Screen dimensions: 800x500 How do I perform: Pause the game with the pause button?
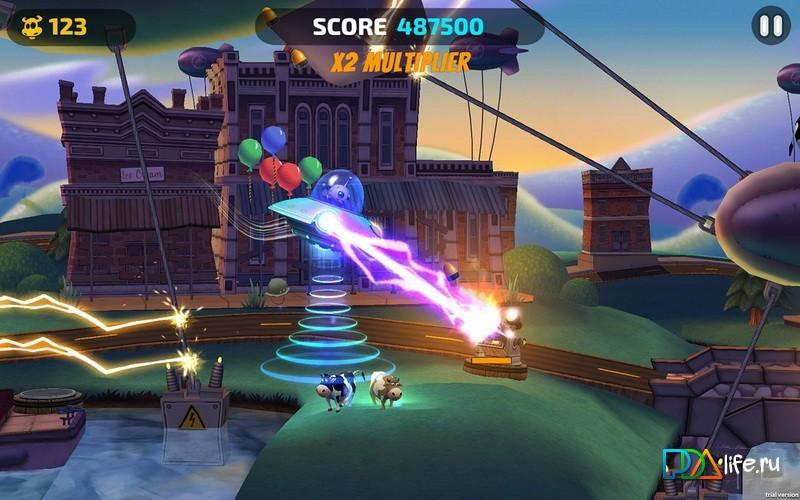click(770, 26)
